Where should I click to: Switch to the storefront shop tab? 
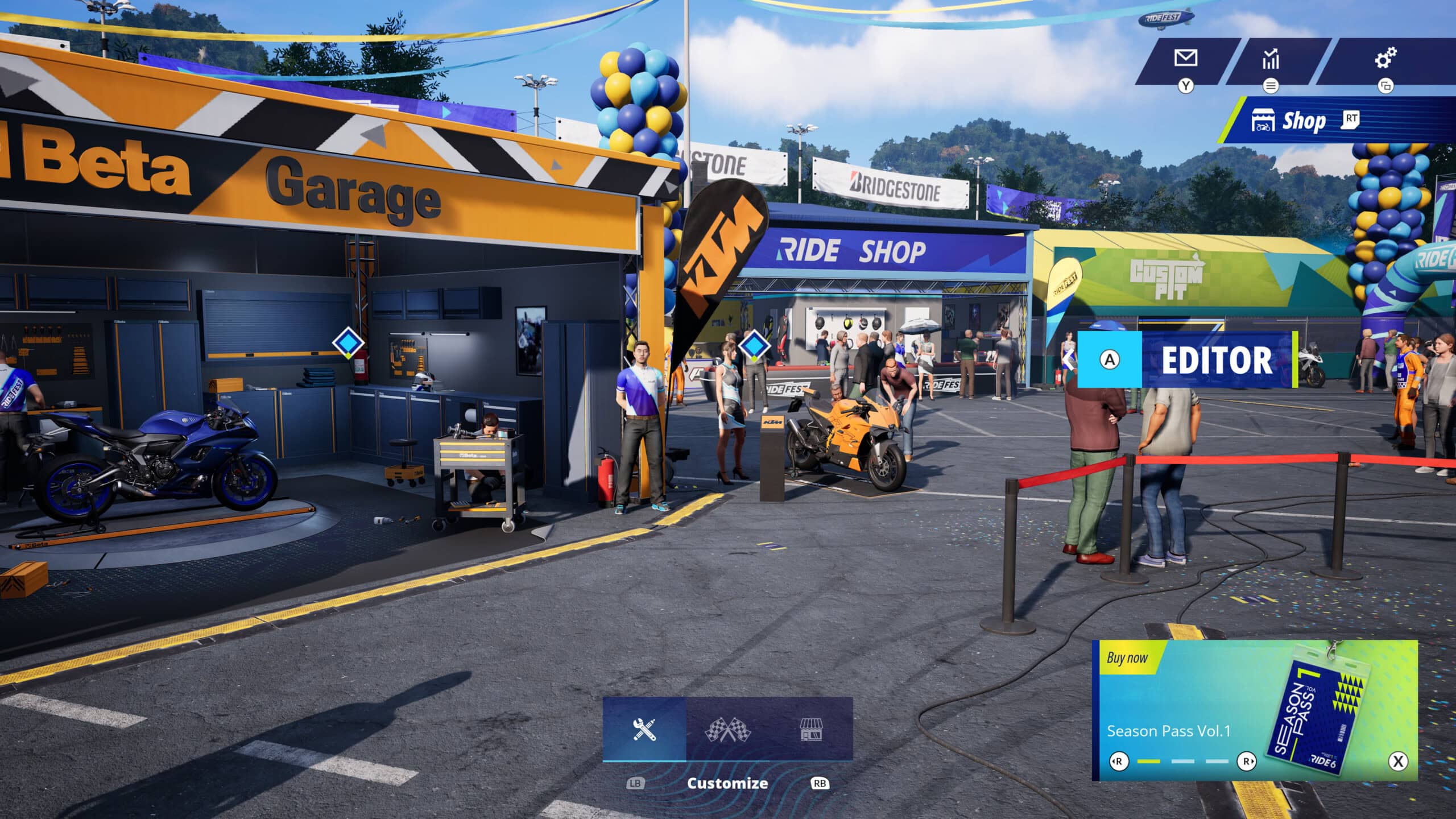pyautogui.click(x=811, y=729)
